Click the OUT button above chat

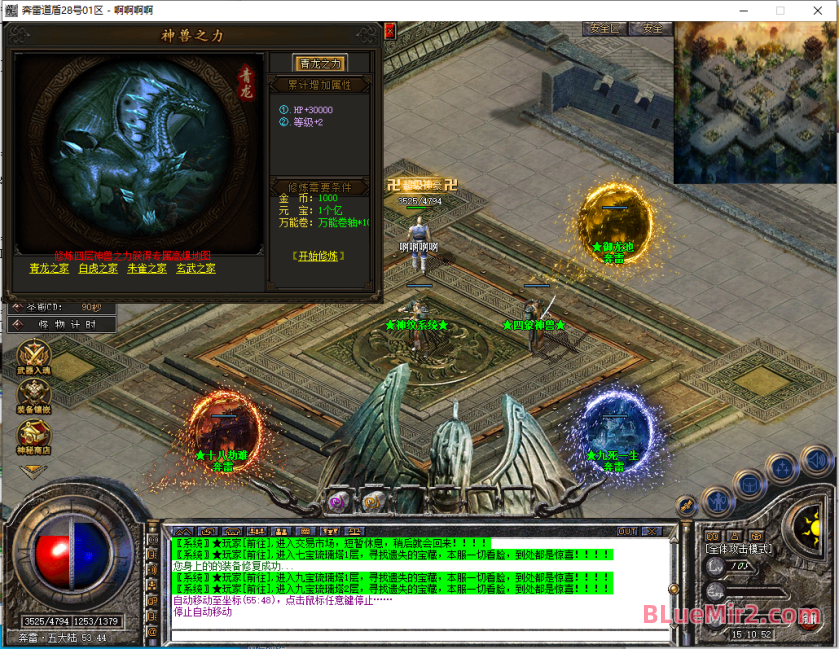click(x=628, y=531)
